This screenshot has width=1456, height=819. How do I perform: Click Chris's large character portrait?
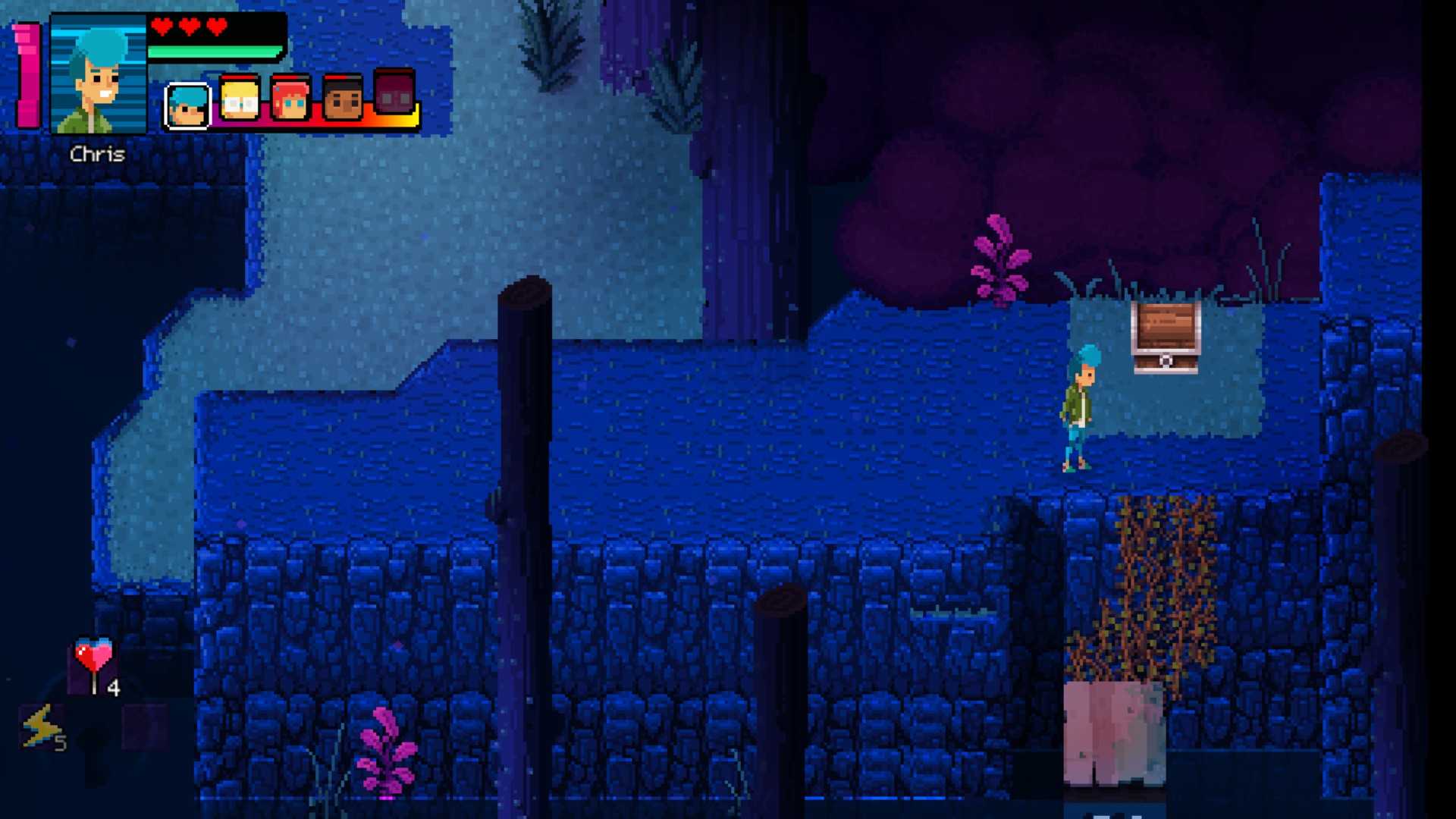[98, 74]
